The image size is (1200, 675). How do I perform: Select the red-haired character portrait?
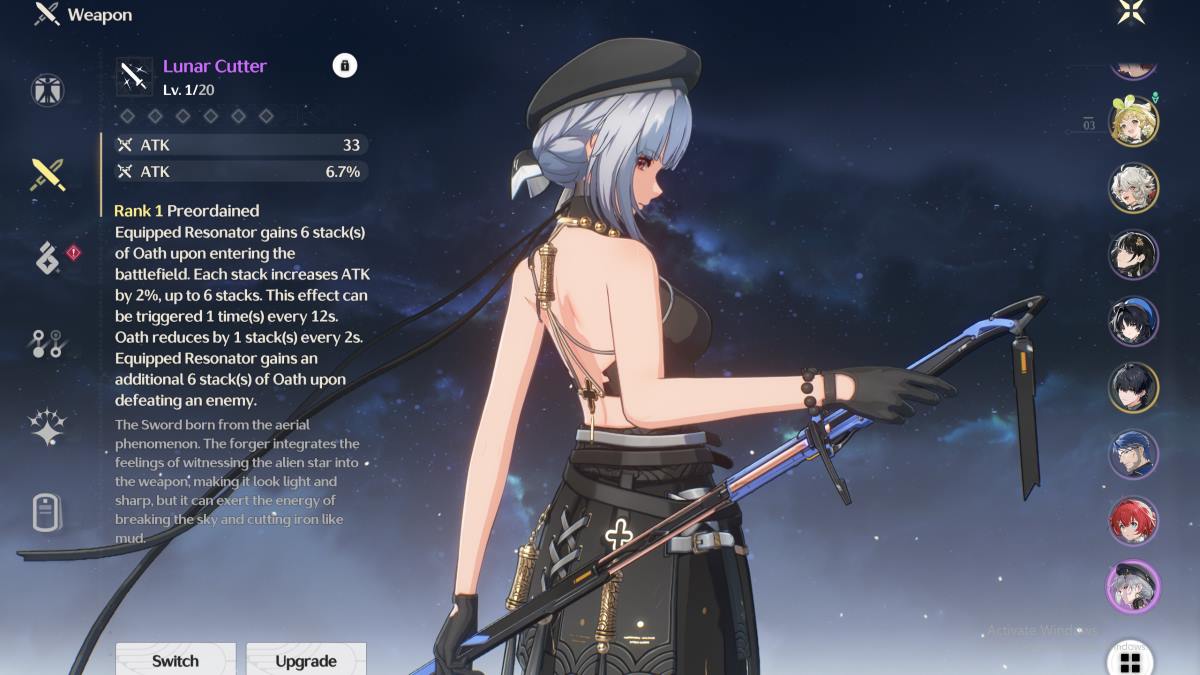click(x=1133, y=521)
